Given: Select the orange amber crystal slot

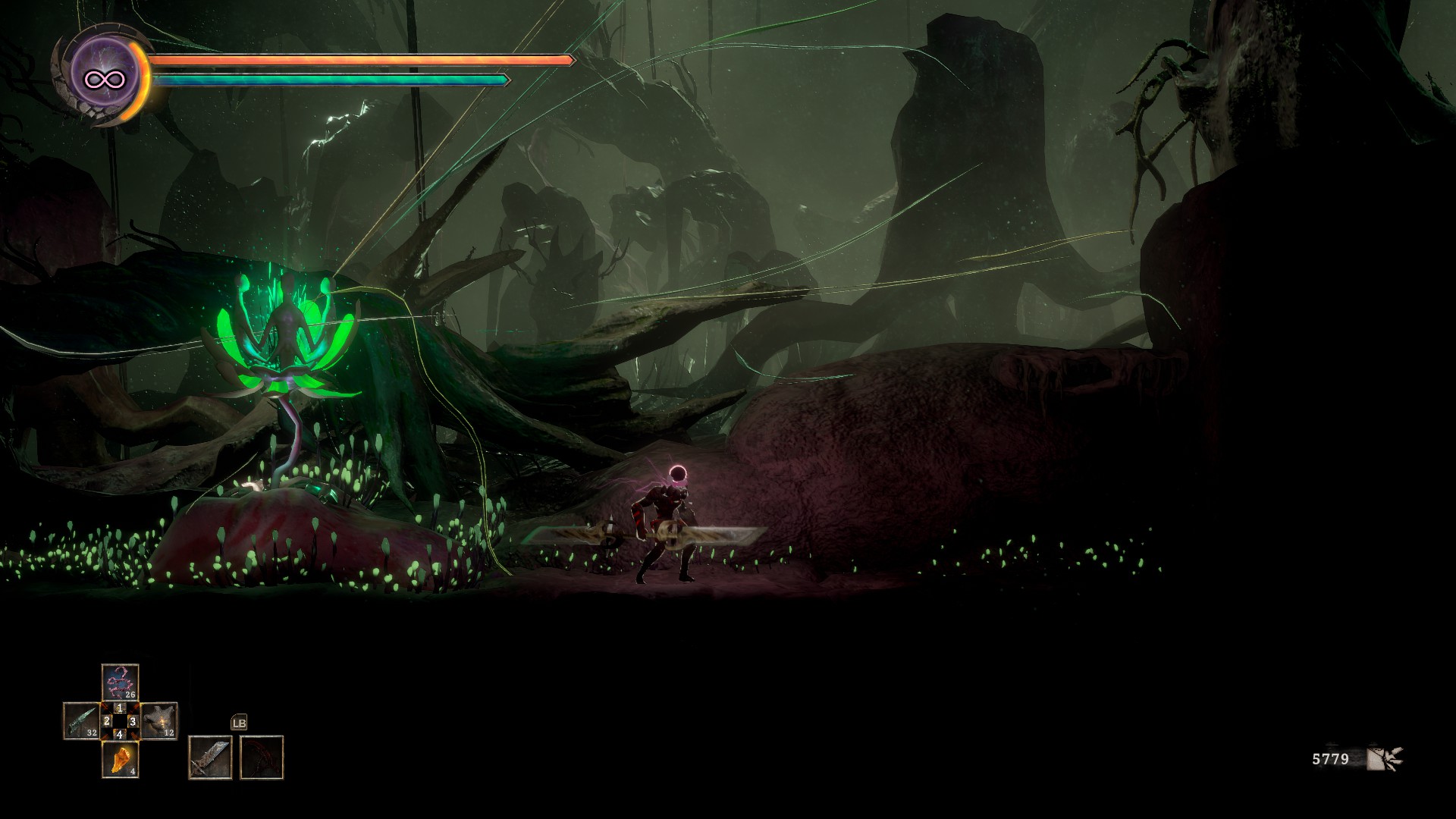Looking at the screenshot, I should coord(120,759).
